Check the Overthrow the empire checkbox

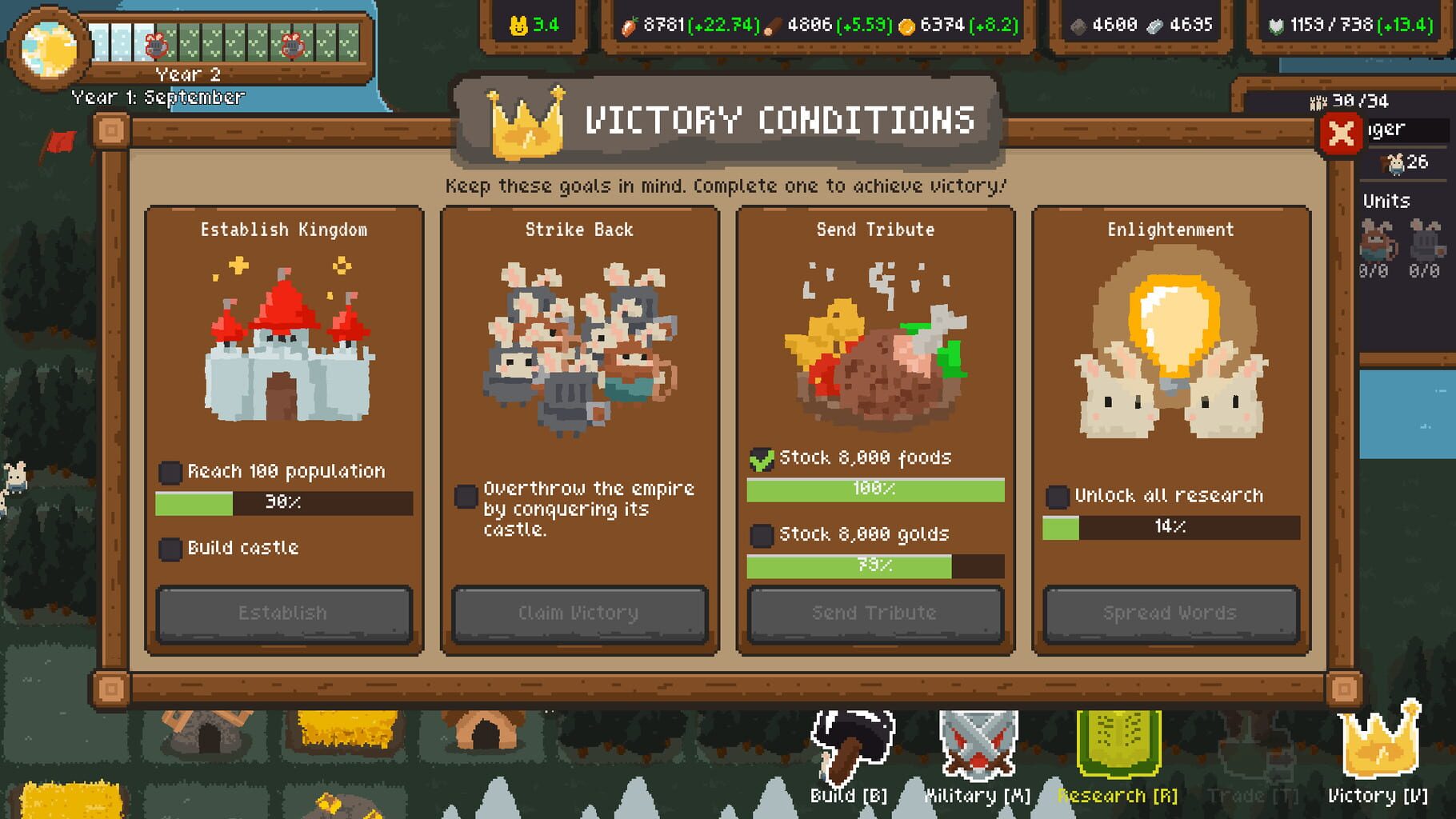coord(465,497)
